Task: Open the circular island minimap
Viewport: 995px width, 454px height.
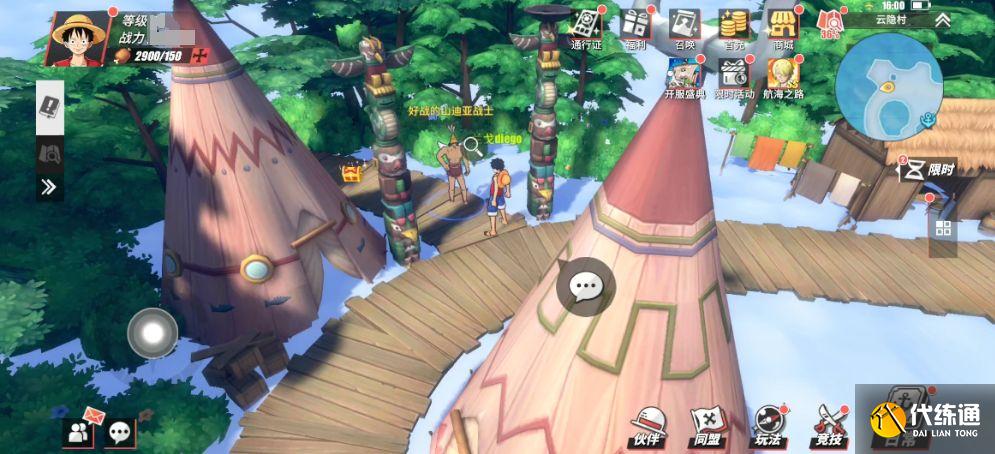Action: pyautogui.click(x=888, y=86)
